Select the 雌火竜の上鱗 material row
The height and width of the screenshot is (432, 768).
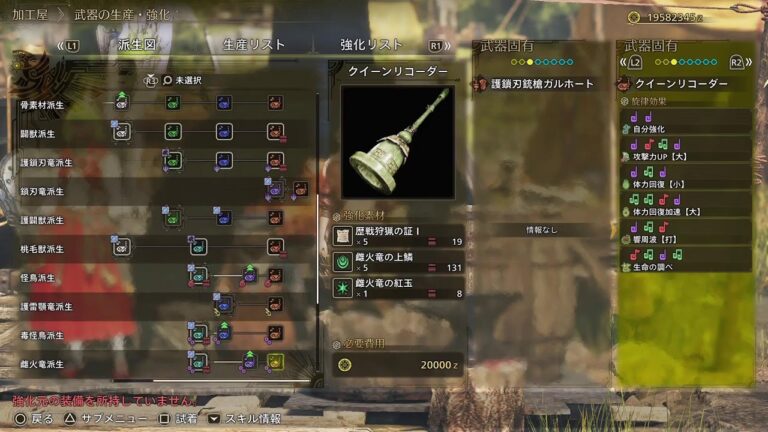[x=398, y=261]
